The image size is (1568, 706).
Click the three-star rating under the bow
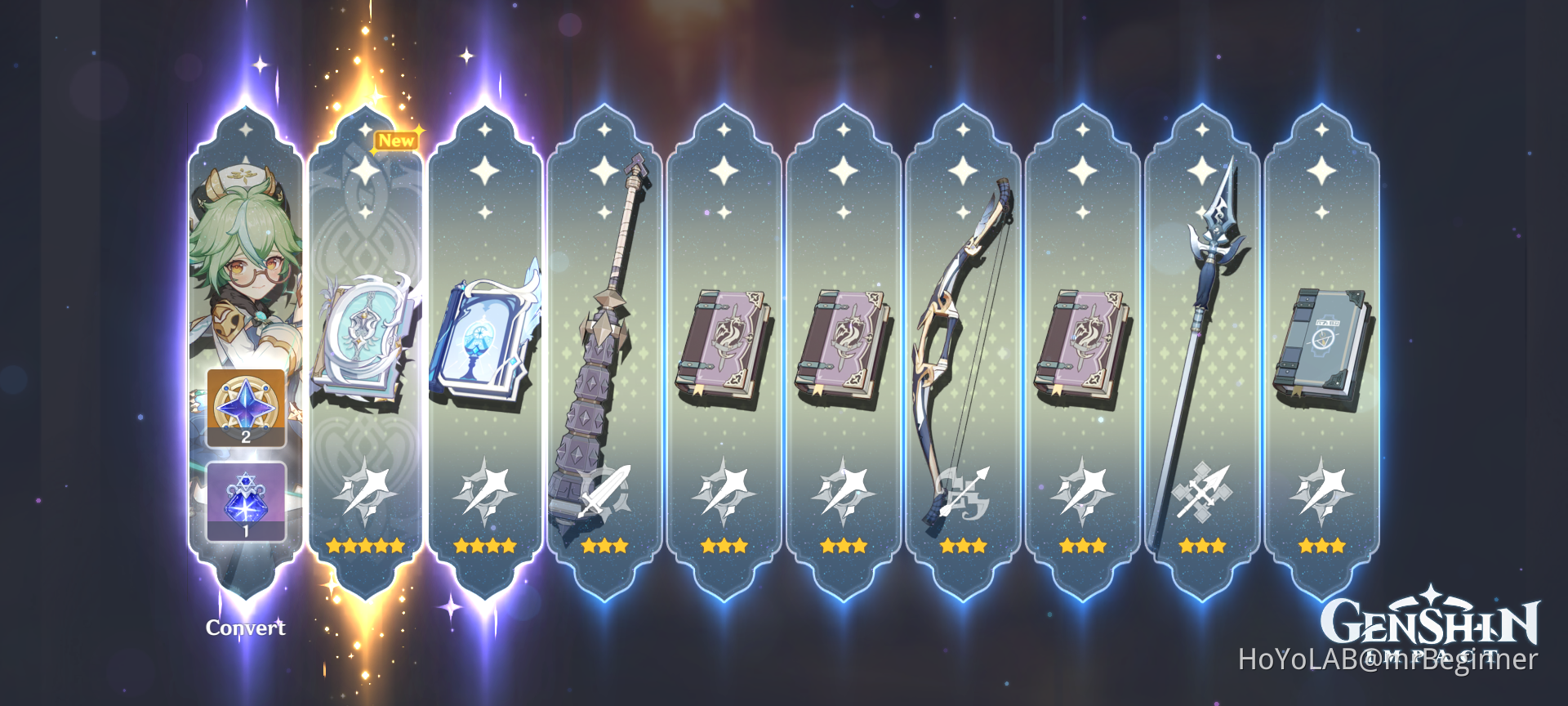click(964, 546)
